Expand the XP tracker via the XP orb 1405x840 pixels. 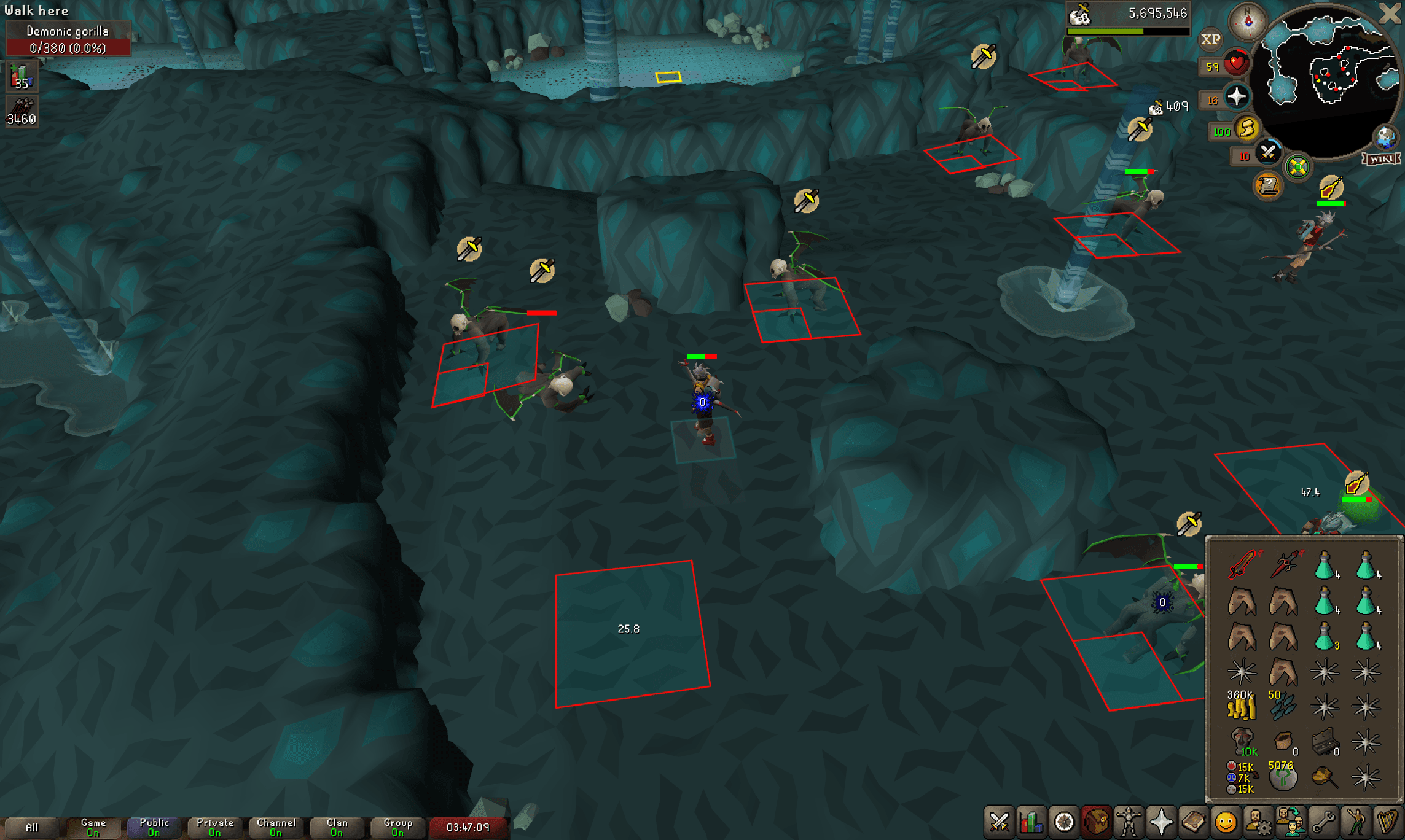point(1211,39)
